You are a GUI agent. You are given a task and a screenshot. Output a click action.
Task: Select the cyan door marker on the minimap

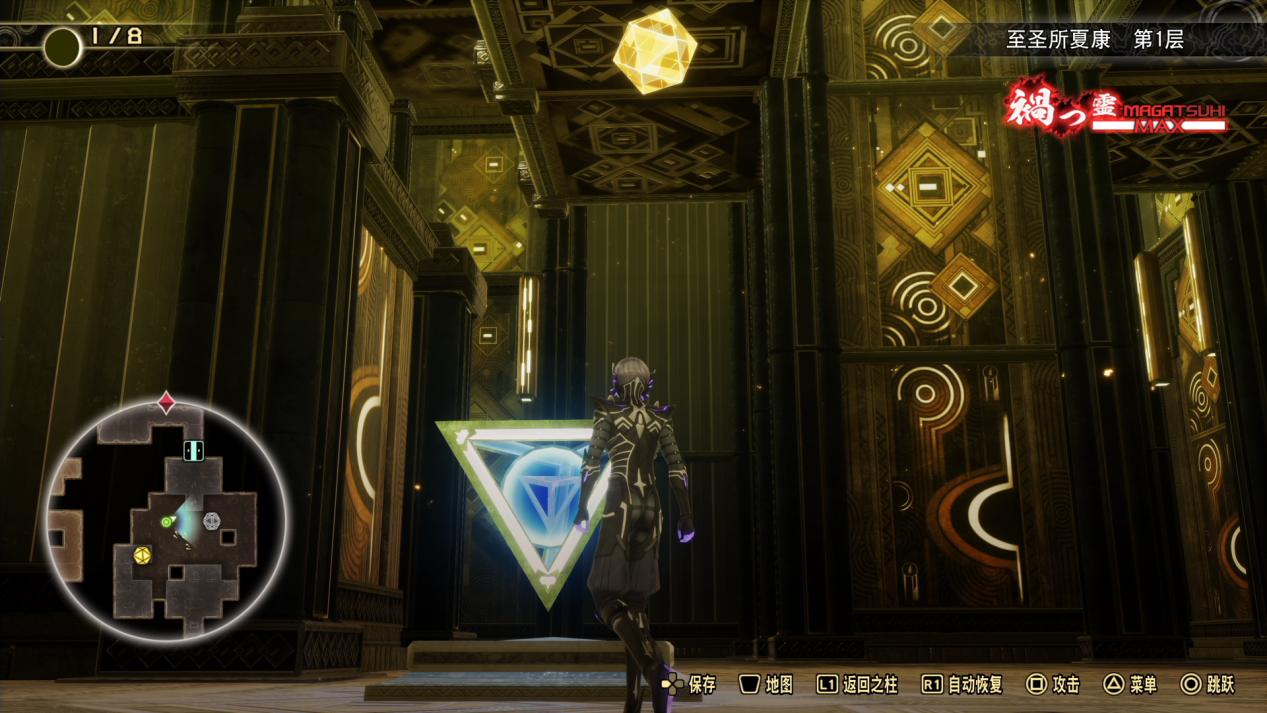point(193,450)
